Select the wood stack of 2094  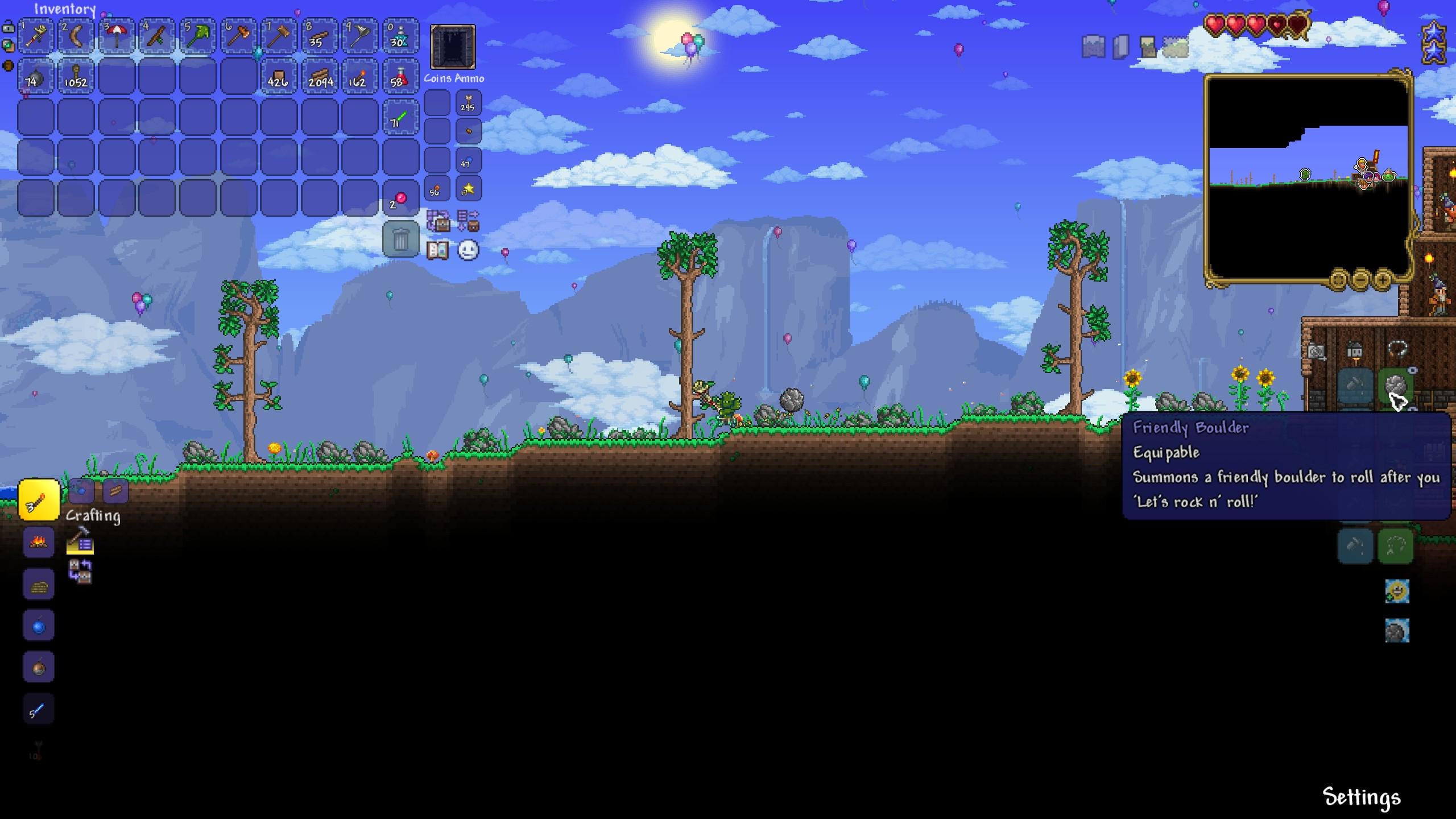click(320, 76)
